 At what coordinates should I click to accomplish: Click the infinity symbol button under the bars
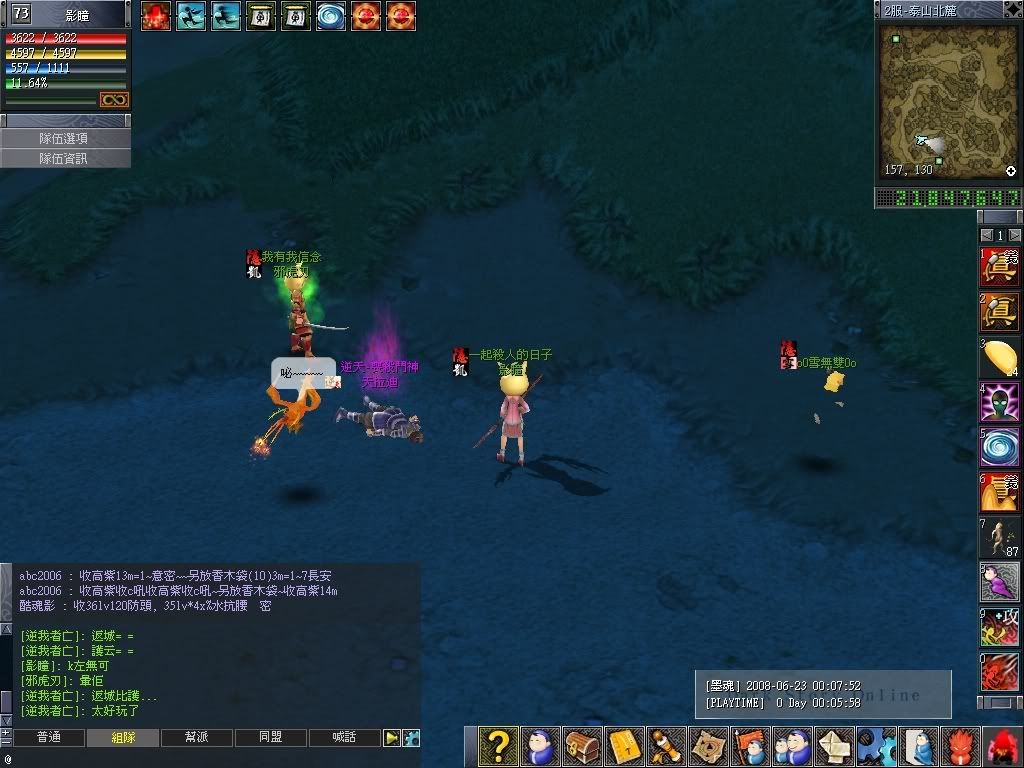click(x=114, y=100)
